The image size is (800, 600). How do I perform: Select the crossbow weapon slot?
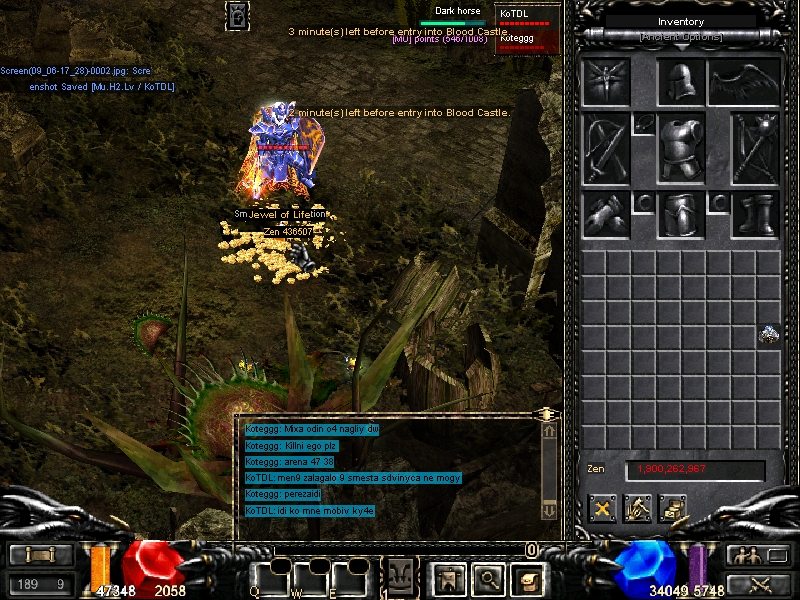click(x=607, y=148)
